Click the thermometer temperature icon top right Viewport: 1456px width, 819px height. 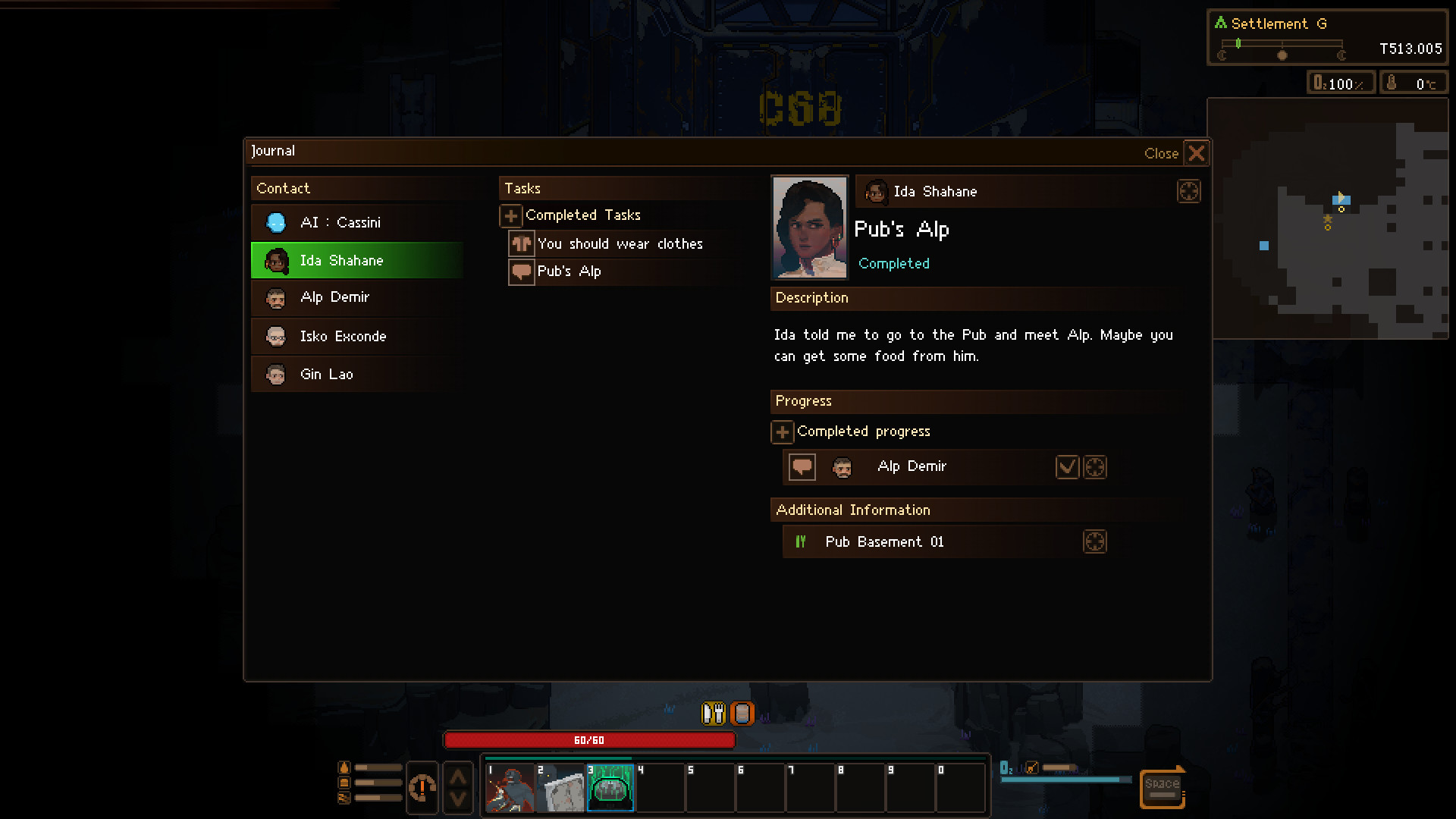tap(1393, 83)
